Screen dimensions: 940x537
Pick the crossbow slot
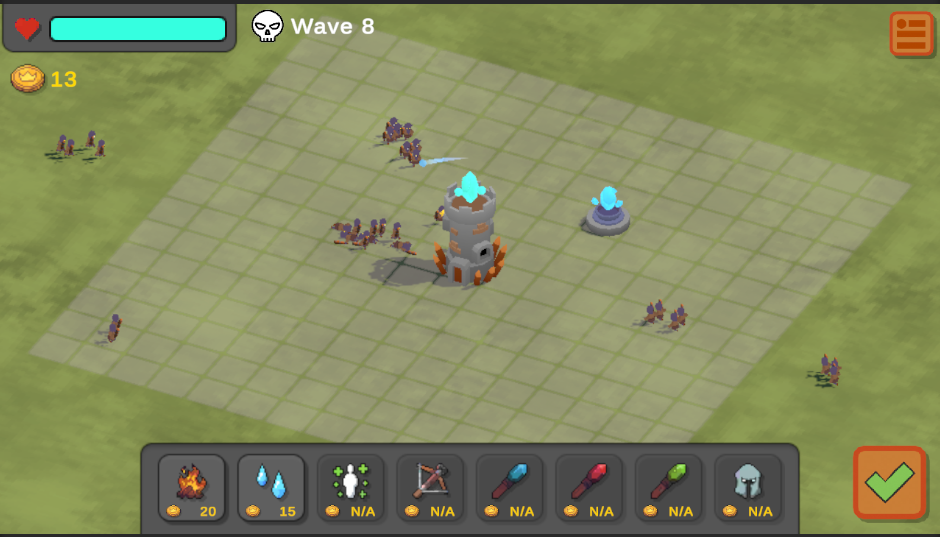click(x=430, y=488)
